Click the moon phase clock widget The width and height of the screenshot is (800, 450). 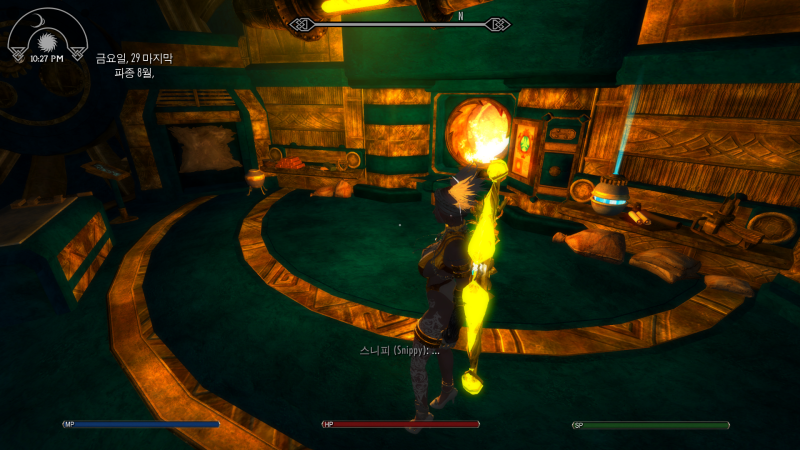coord(46,37)
